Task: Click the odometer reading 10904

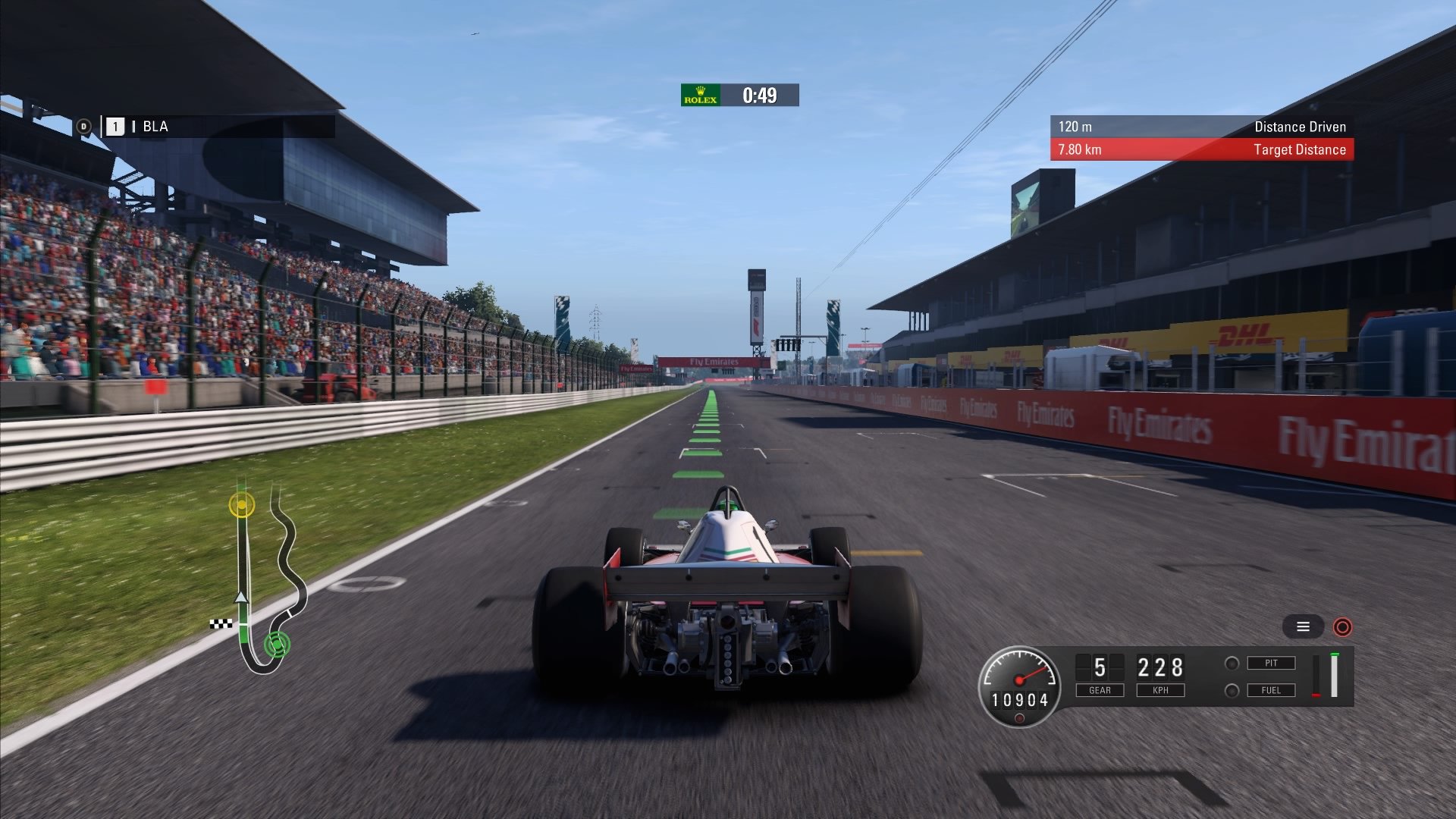Action: click(x=1019, y=701)
